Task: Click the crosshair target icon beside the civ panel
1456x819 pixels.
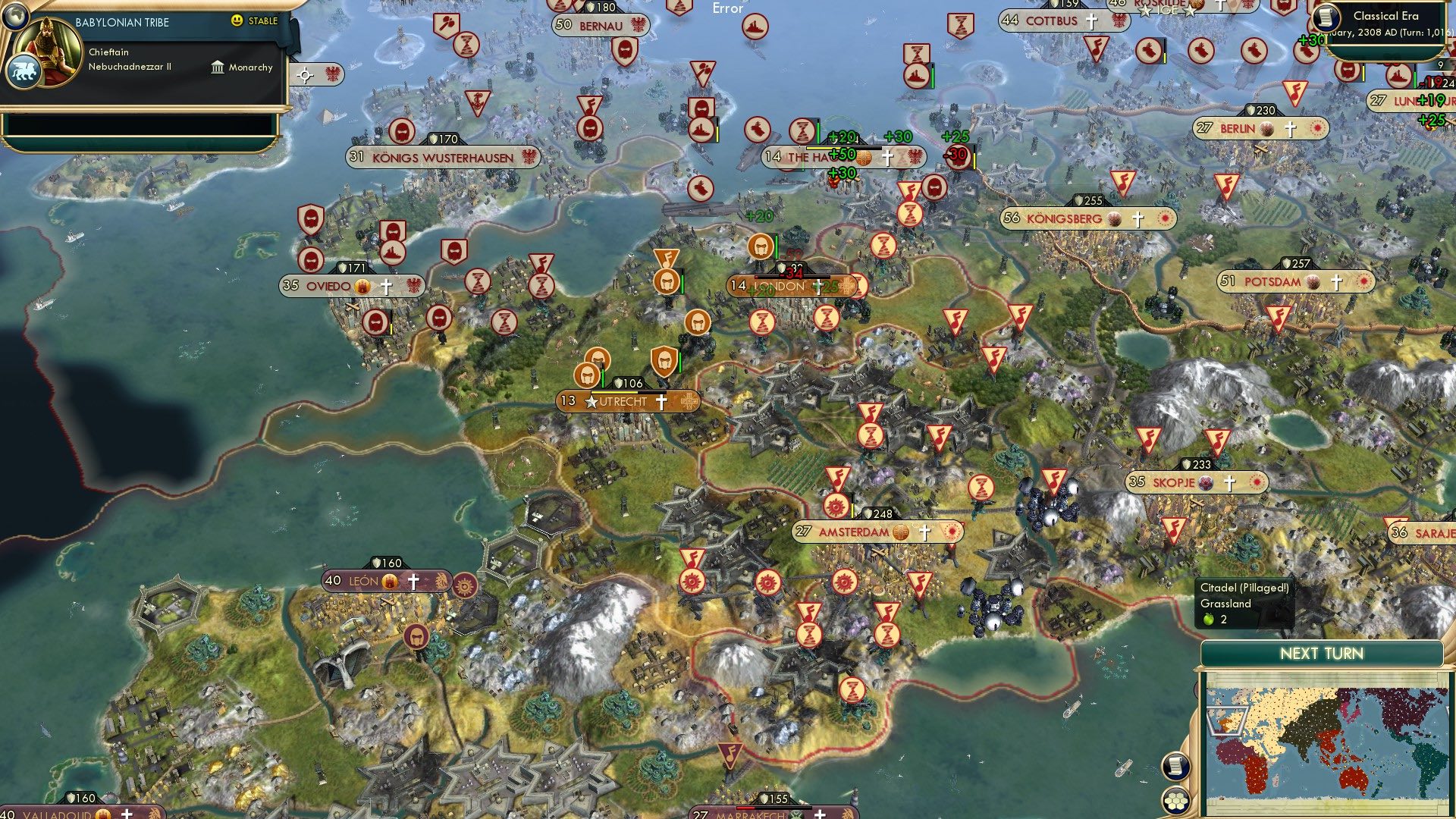Action: click(x=304, y=76)
